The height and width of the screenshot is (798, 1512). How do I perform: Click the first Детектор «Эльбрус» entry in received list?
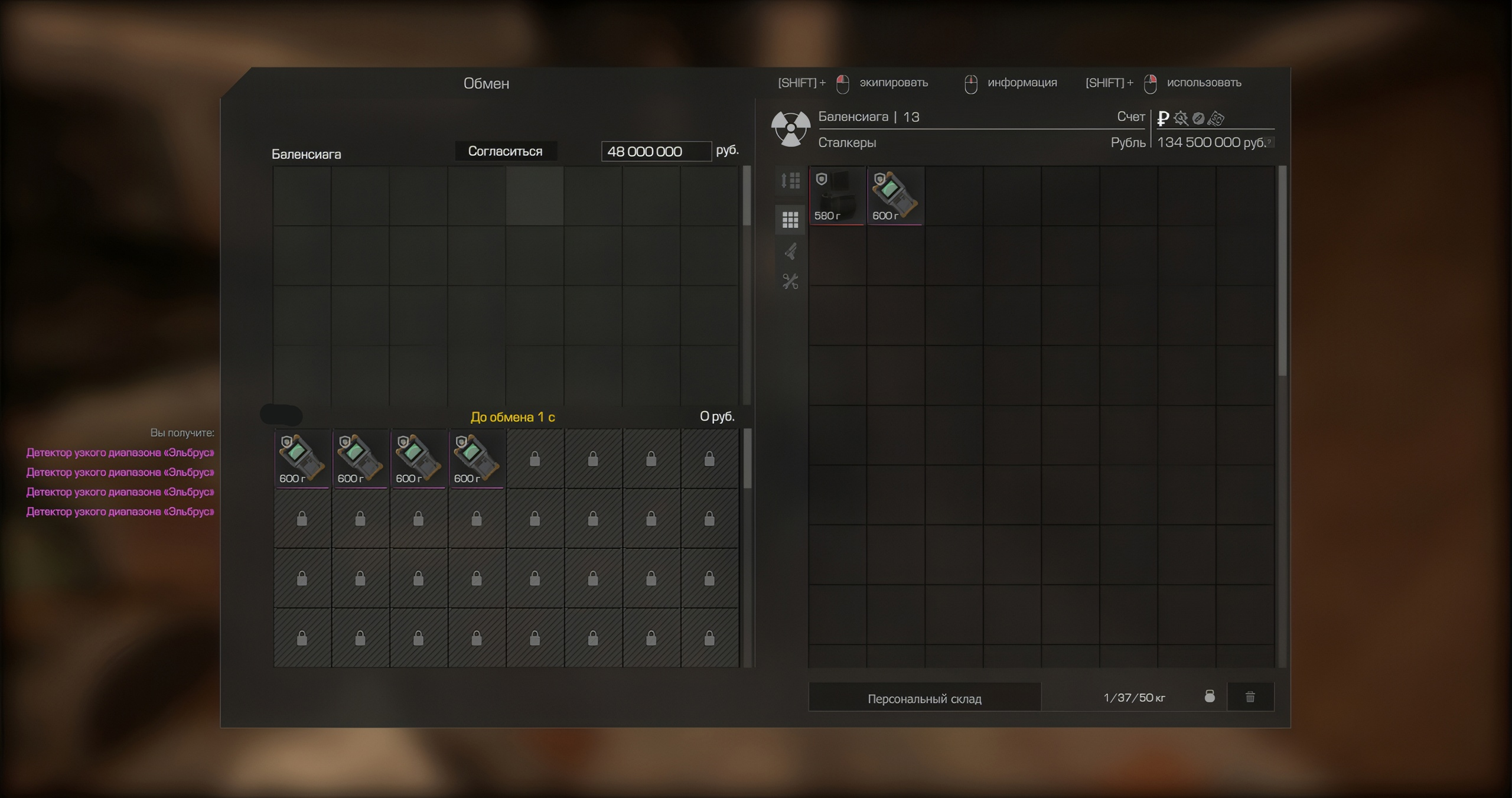coord(120,452)
